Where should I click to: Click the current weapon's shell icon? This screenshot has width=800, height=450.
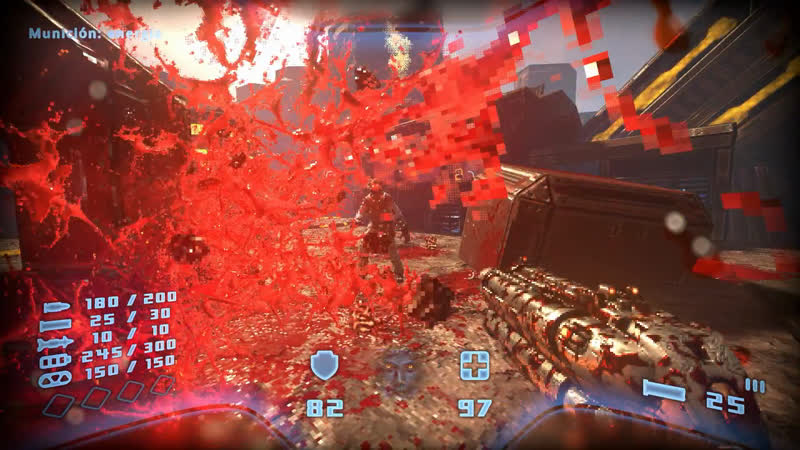[664, 390]
